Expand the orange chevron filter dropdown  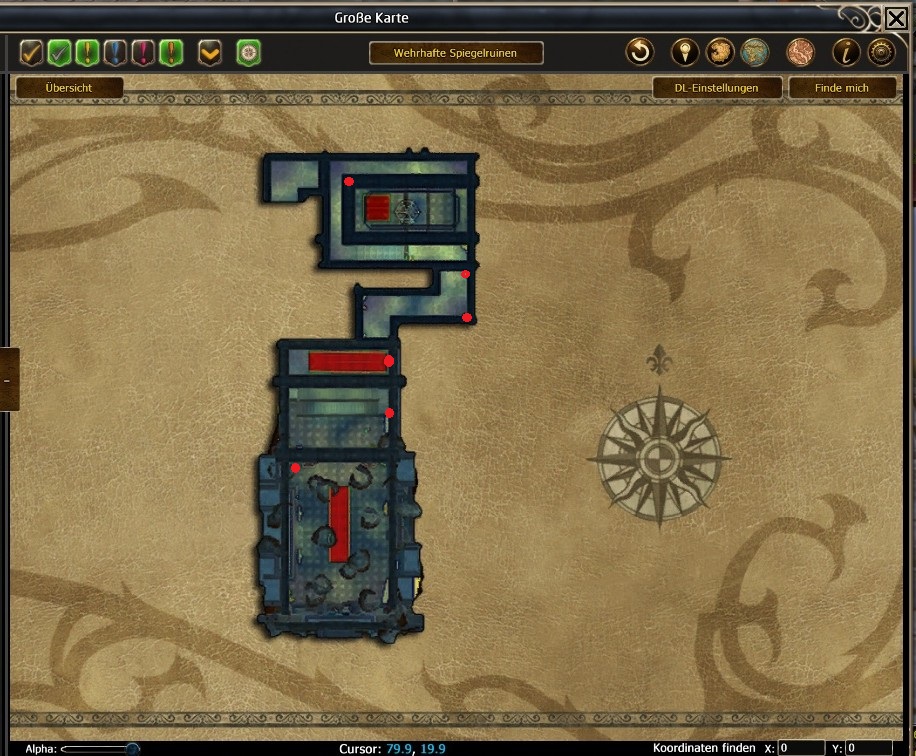[210, 52]
